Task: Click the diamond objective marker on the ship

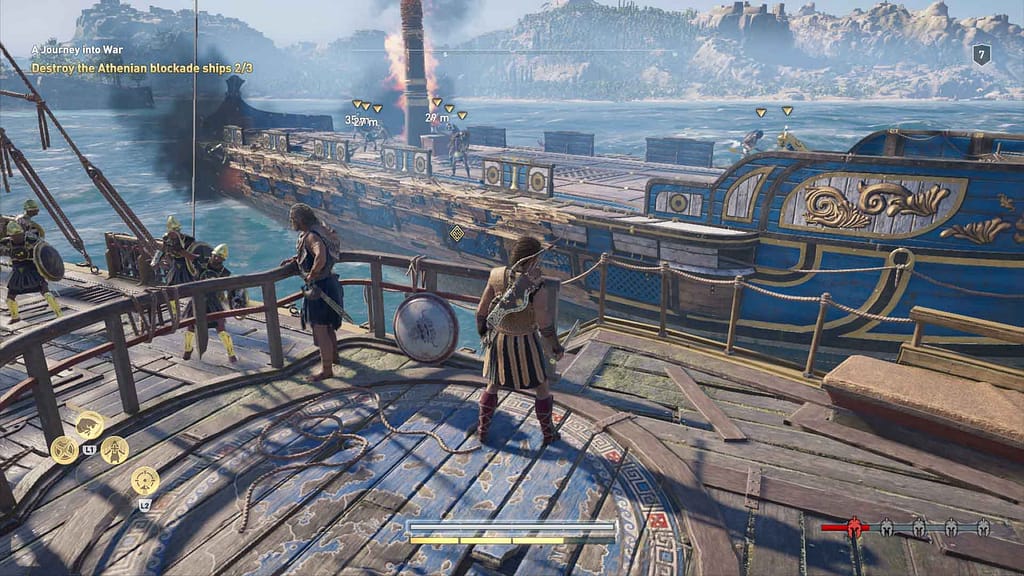Action: tap(457, 233)
